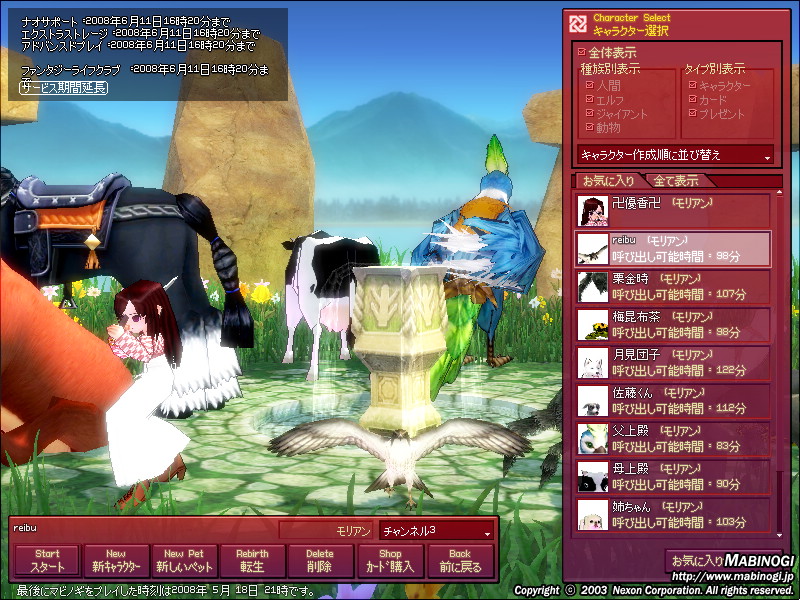Select the pet 月見団子
The height and width of the screenshot is (600, 800).
673,363
